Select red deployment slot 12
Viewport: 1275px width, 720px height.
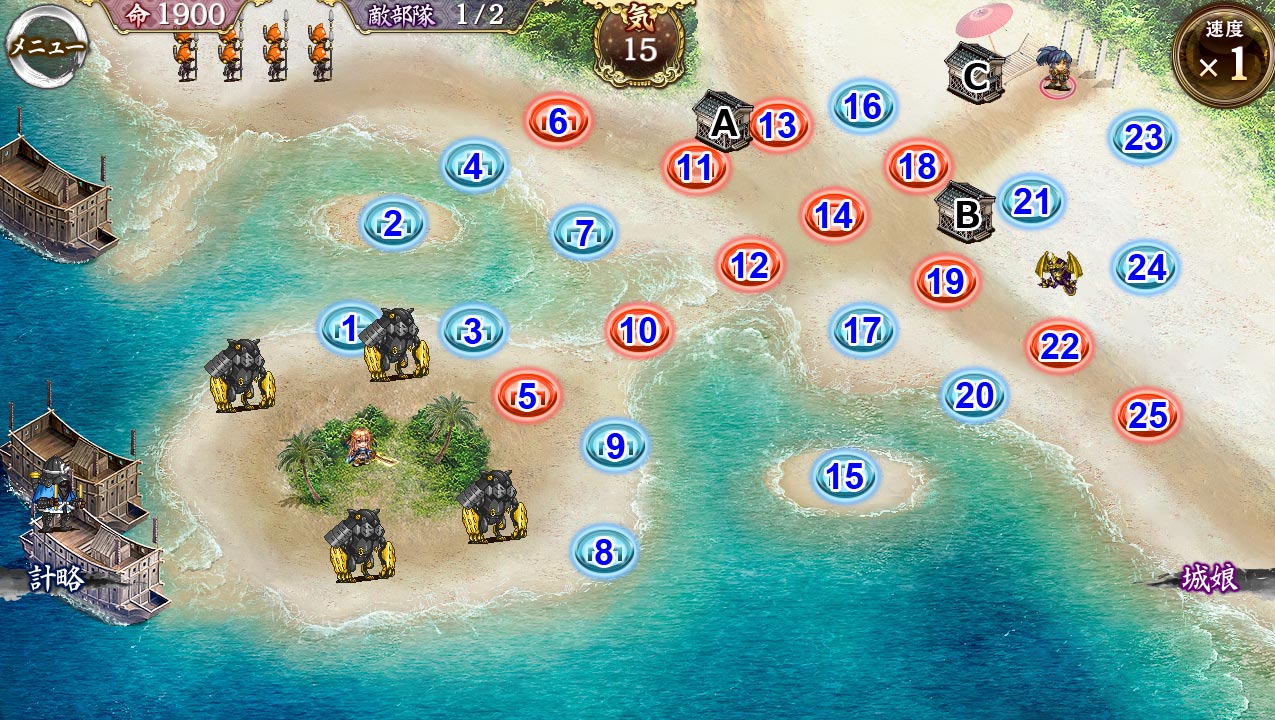[x=750, y=265]
